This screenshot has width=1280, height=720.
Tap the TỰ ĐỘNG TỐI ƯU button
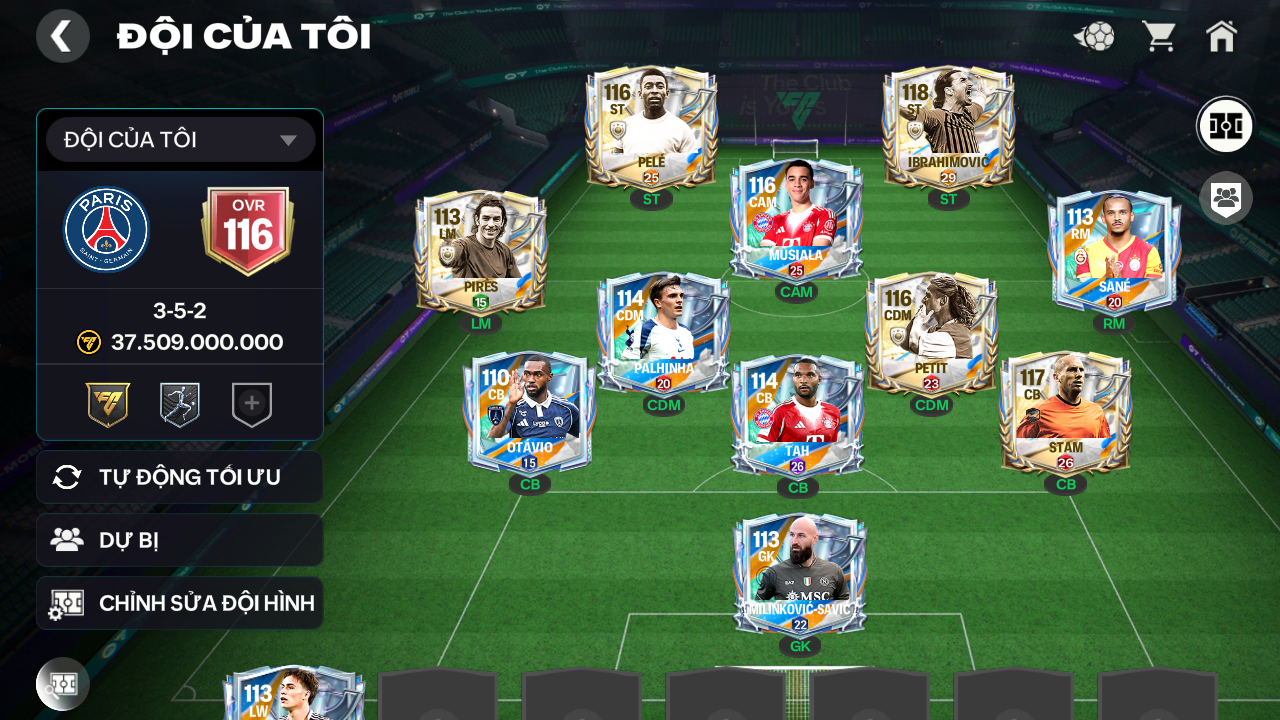[x=180, y=477]
